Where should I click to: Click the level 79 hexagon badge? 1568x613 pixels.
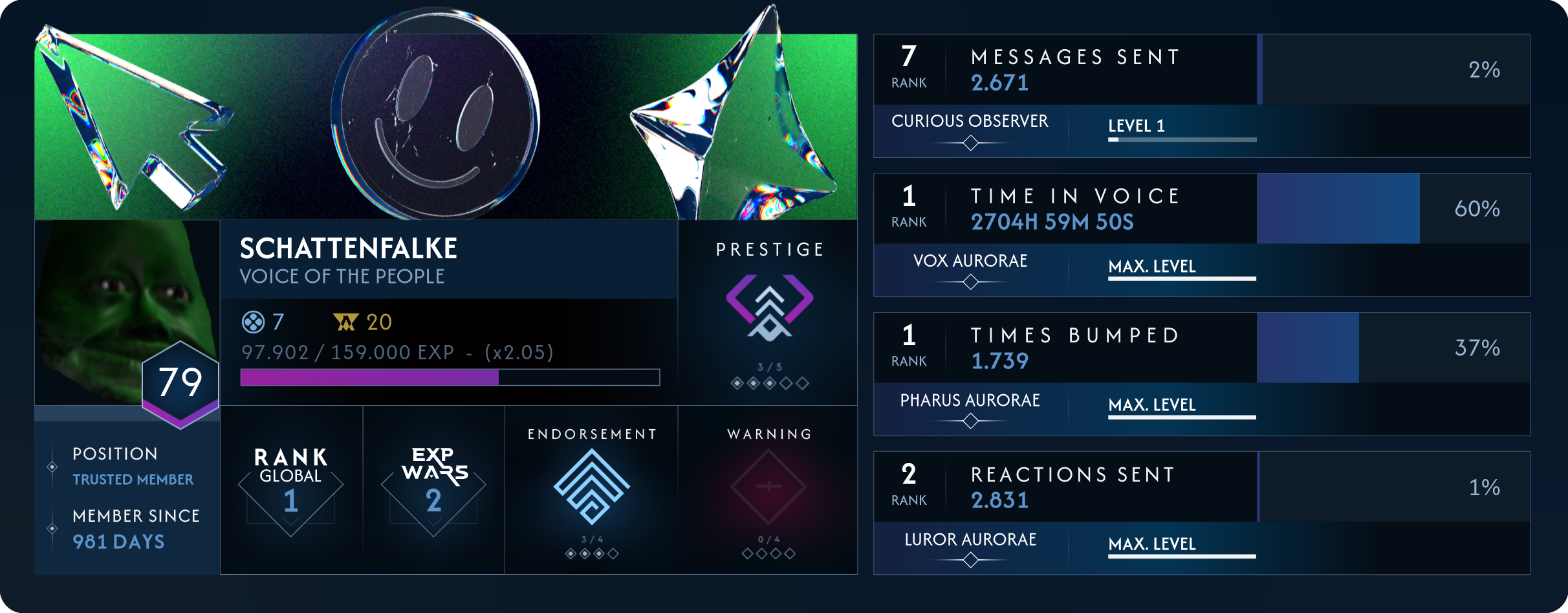point(180,383)
